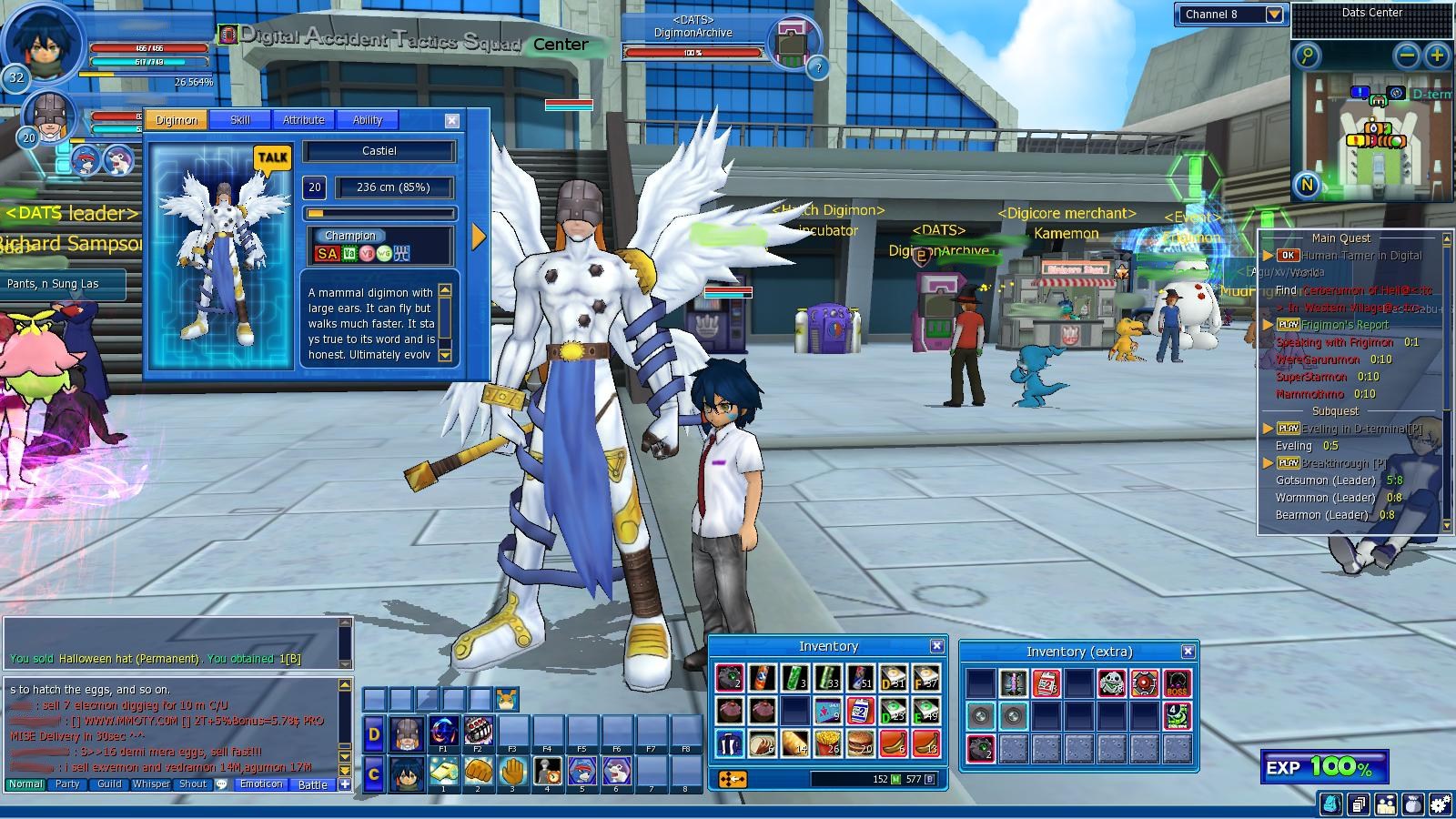Click the money bag icon in bottom-right bar
This screenshot has height=819, width=1456.
point(1413,804)
